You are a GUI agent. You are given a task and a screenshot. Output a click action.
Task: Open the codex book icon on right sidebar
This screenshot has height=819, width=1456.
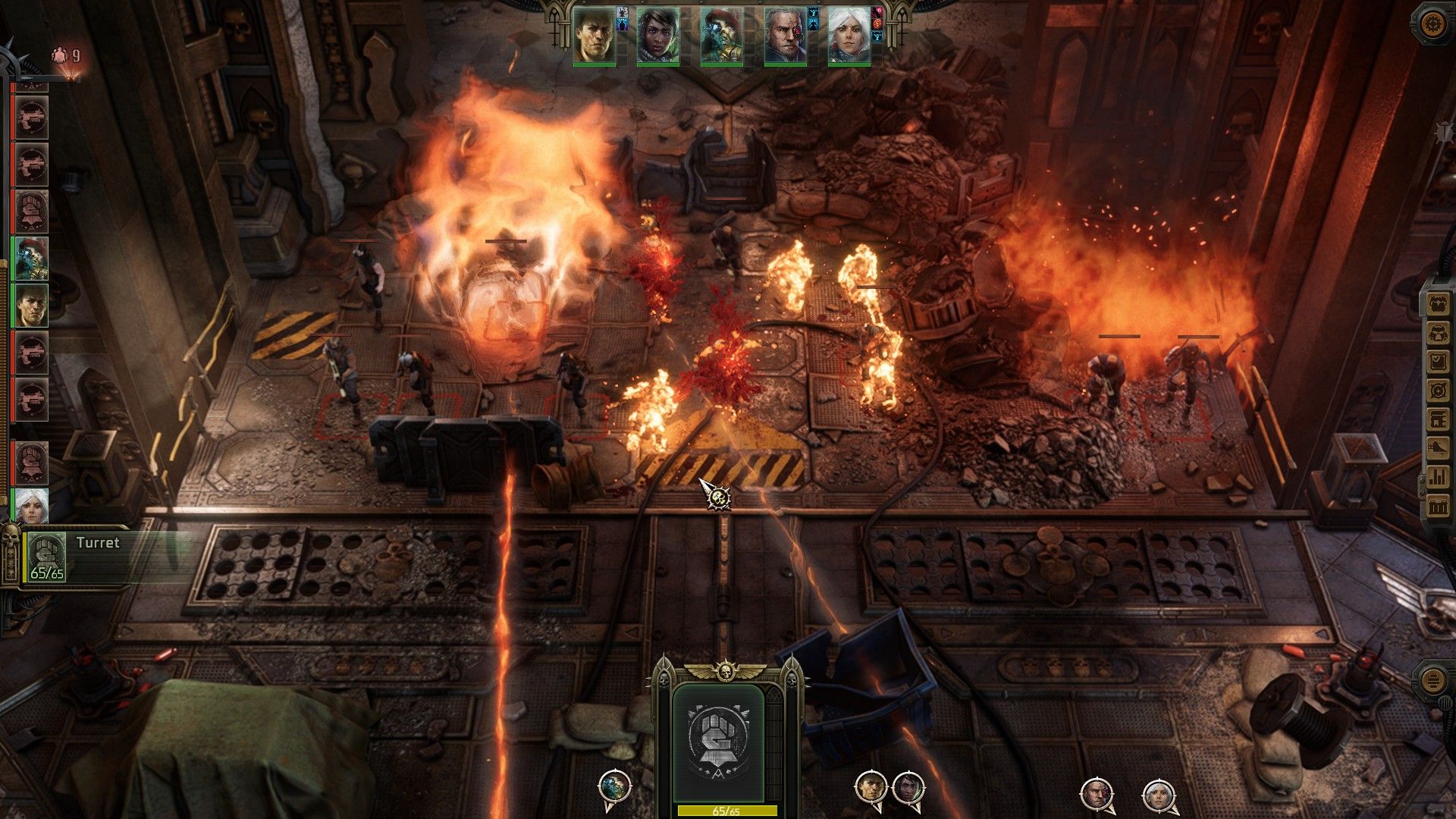pos(1438,419)
